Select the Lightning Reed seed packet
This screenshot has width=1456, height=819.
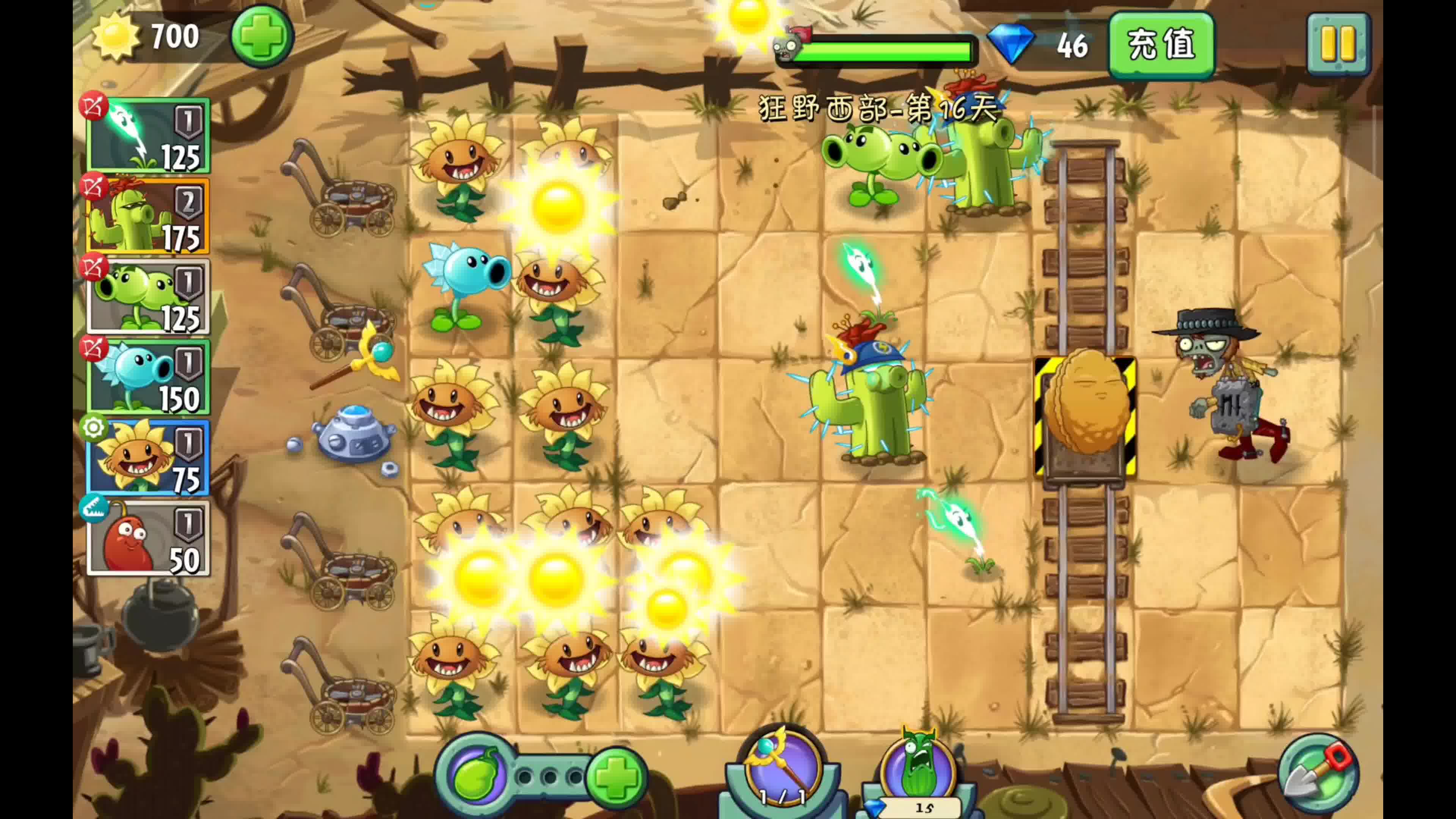tap(148, 136)
